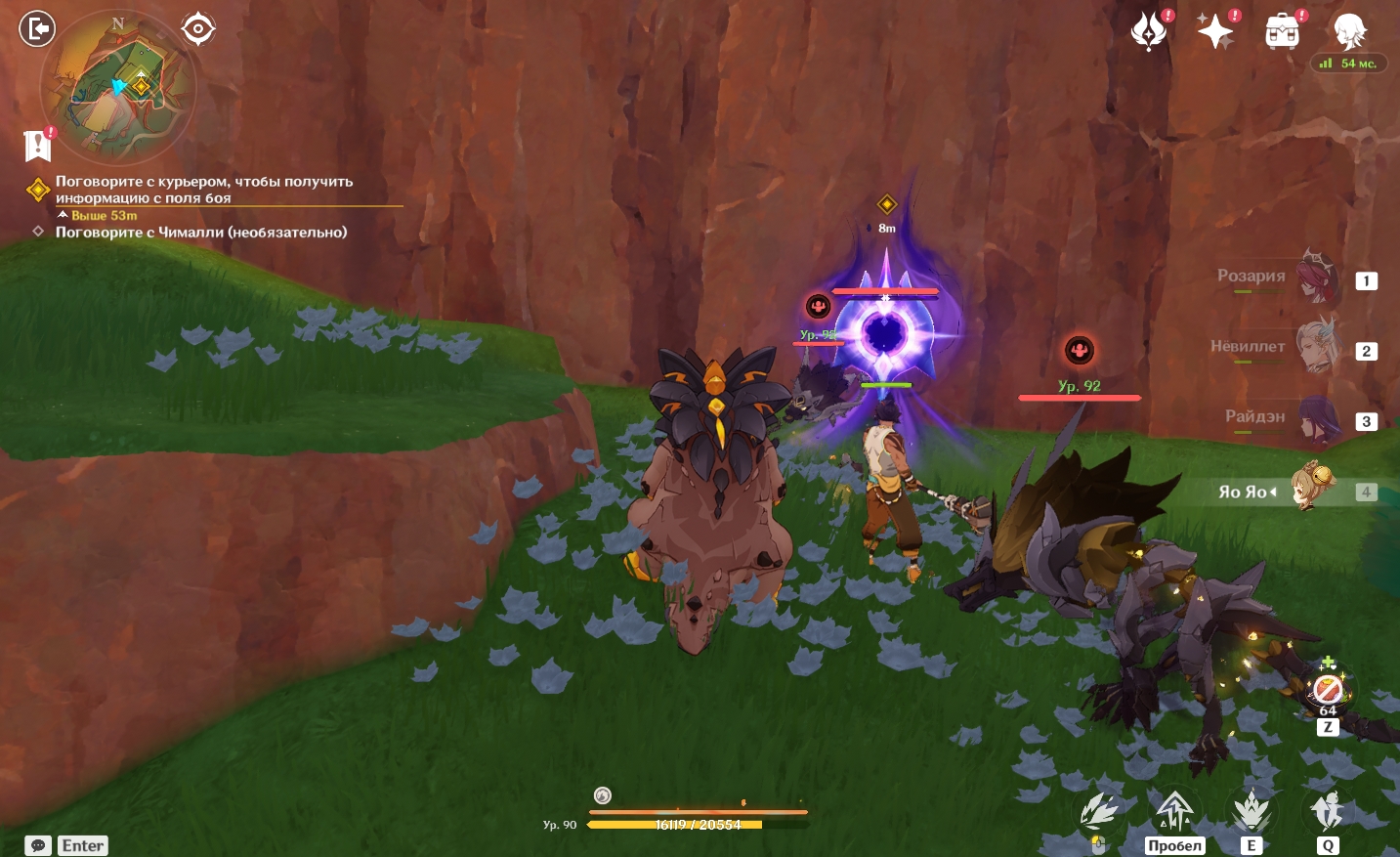
Task: Open the backpack inventory
Action: tap(1282, 31)
